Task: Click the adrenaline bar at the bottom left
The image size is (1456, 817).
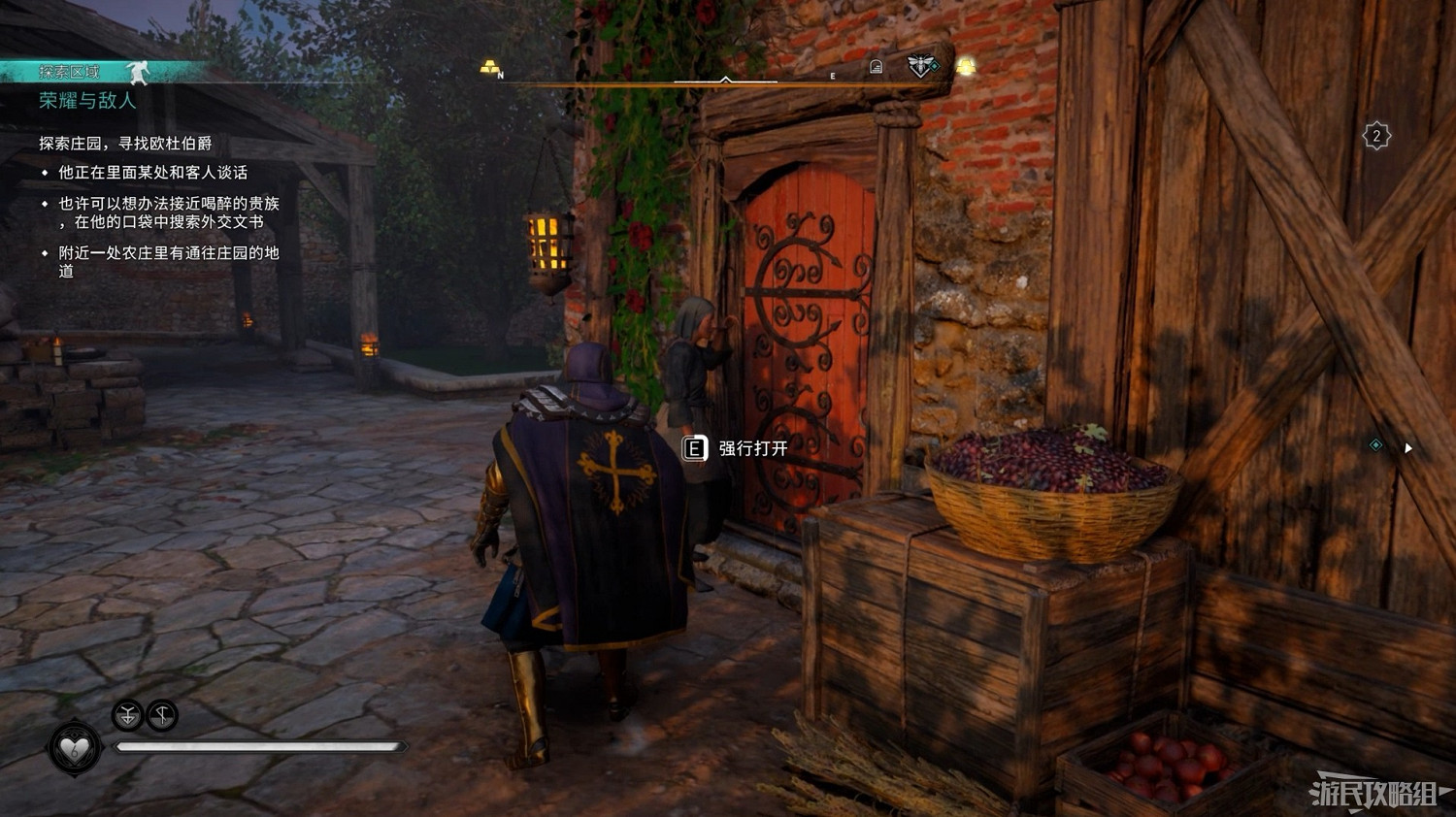Action: coord(262,747)
